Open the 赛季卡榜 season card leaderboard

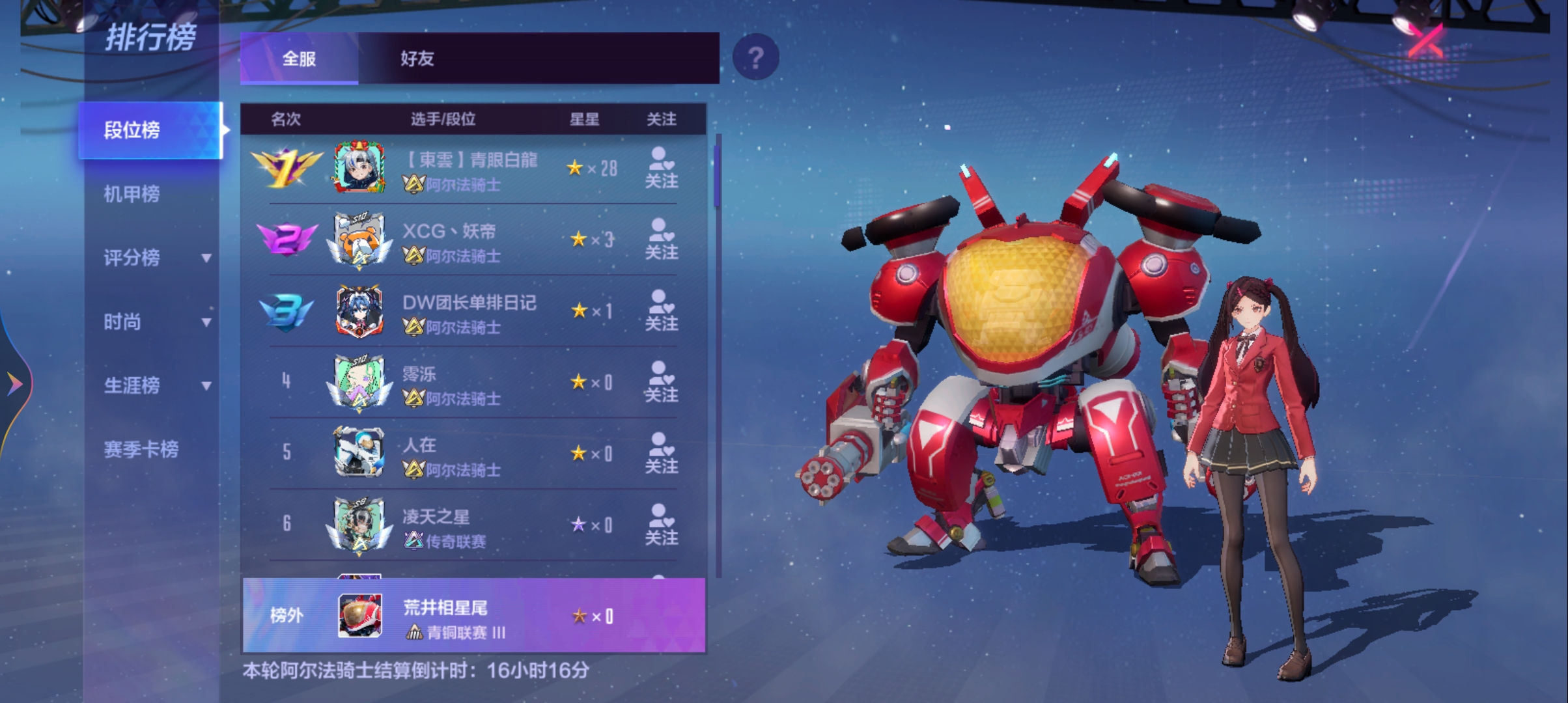tap(141, 449)
